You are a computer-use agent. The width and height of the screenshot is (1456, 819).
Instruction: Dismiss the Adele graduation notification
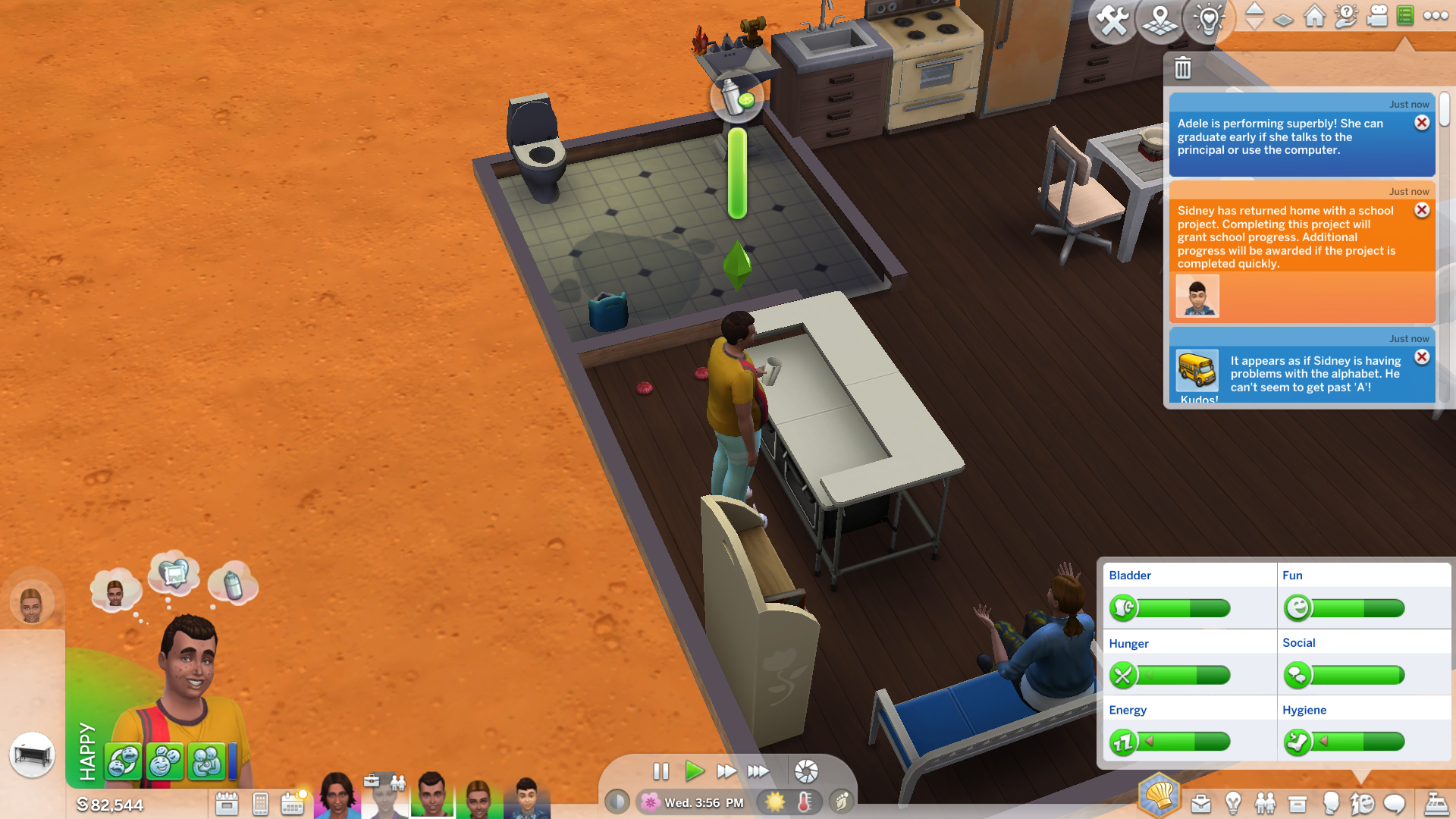point(1422,123)
